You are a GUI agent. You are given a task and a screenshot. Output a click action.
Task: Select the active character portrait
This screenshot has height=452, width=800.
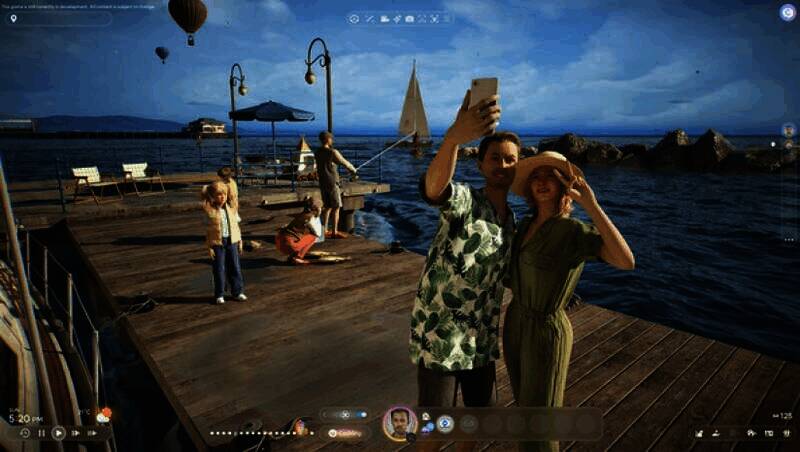[399, 423]
